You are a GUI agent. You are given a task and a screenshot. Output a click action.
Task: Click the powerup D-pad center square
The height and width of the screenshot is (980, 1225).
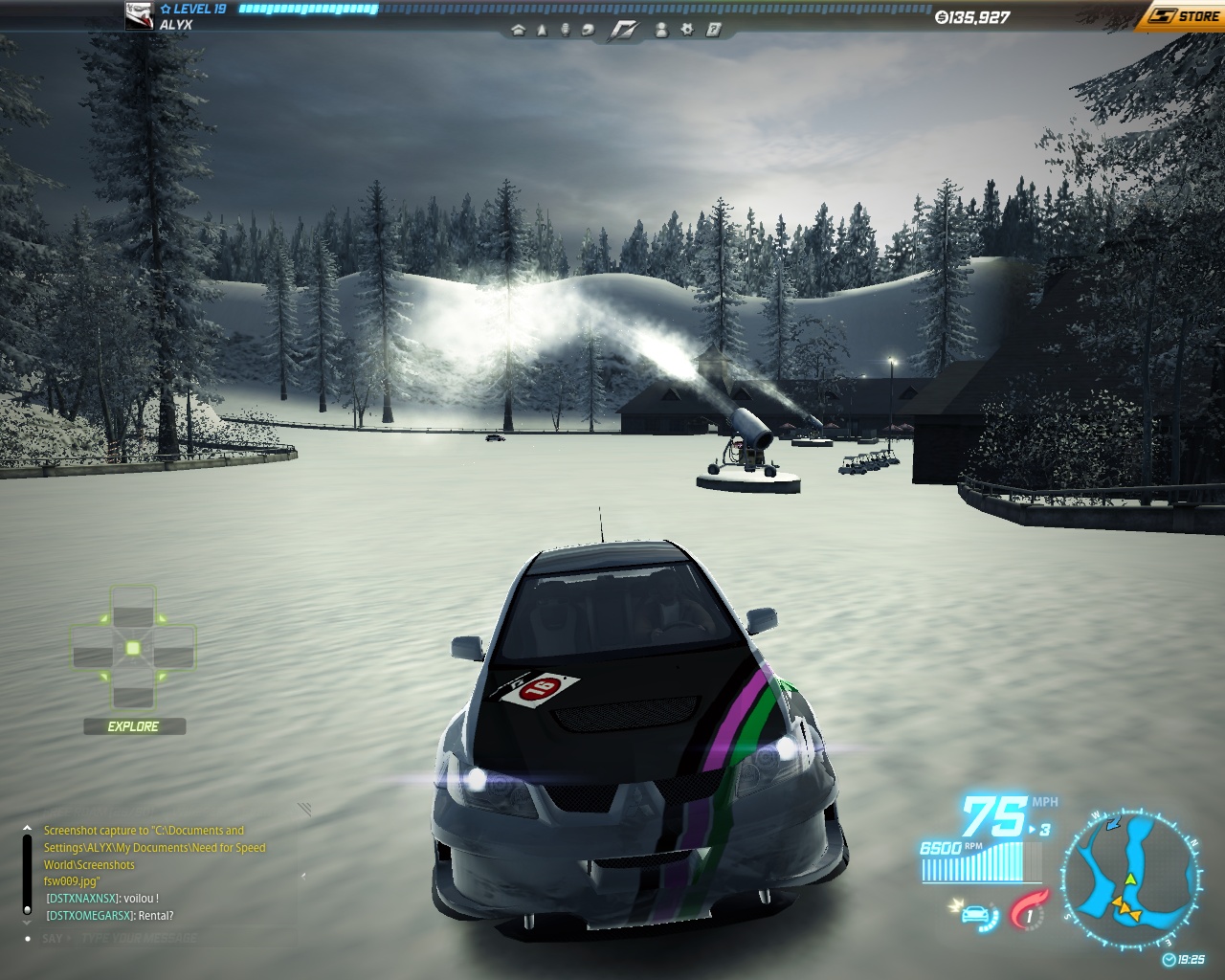click(133, 649)
